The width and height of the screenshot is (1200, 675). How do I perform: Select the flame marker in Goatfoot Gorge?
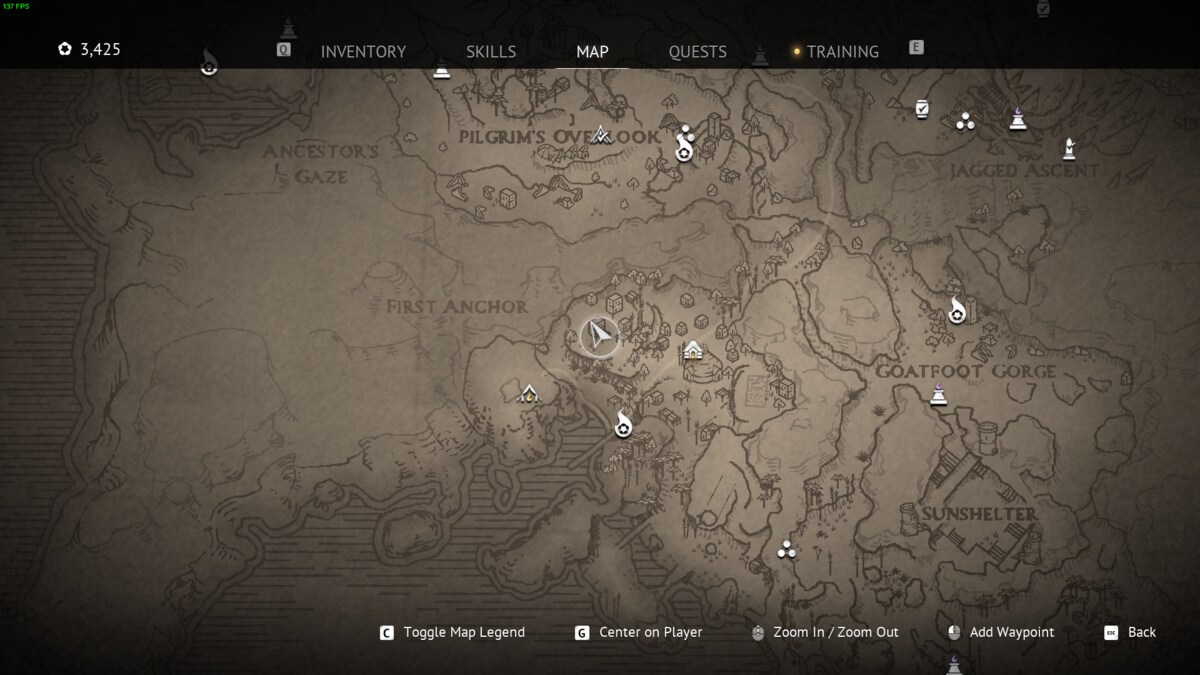pyautogui.click(x=957, y=310)
